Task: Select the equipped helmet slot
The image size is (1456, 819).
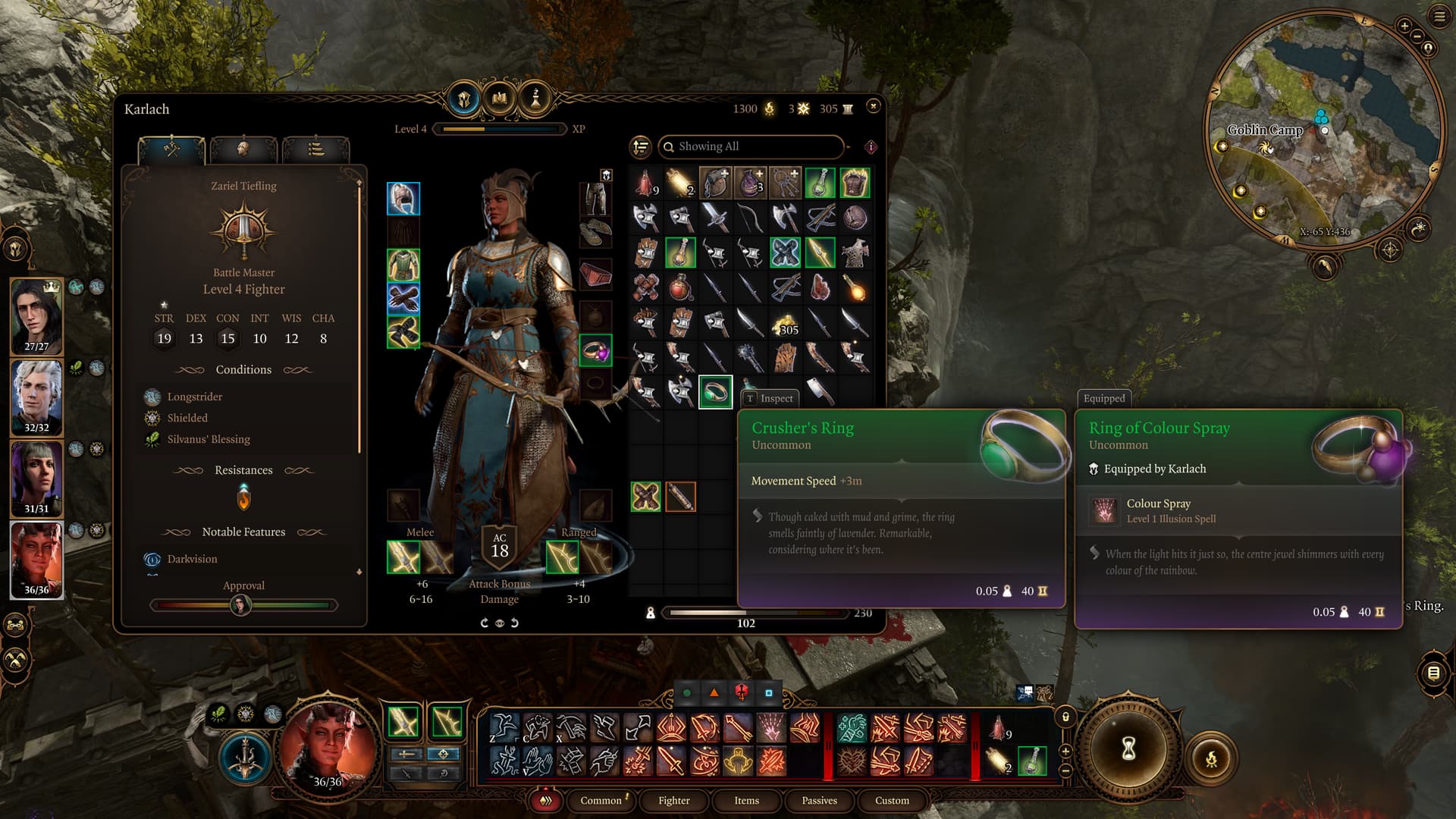Action: point(403,199)
